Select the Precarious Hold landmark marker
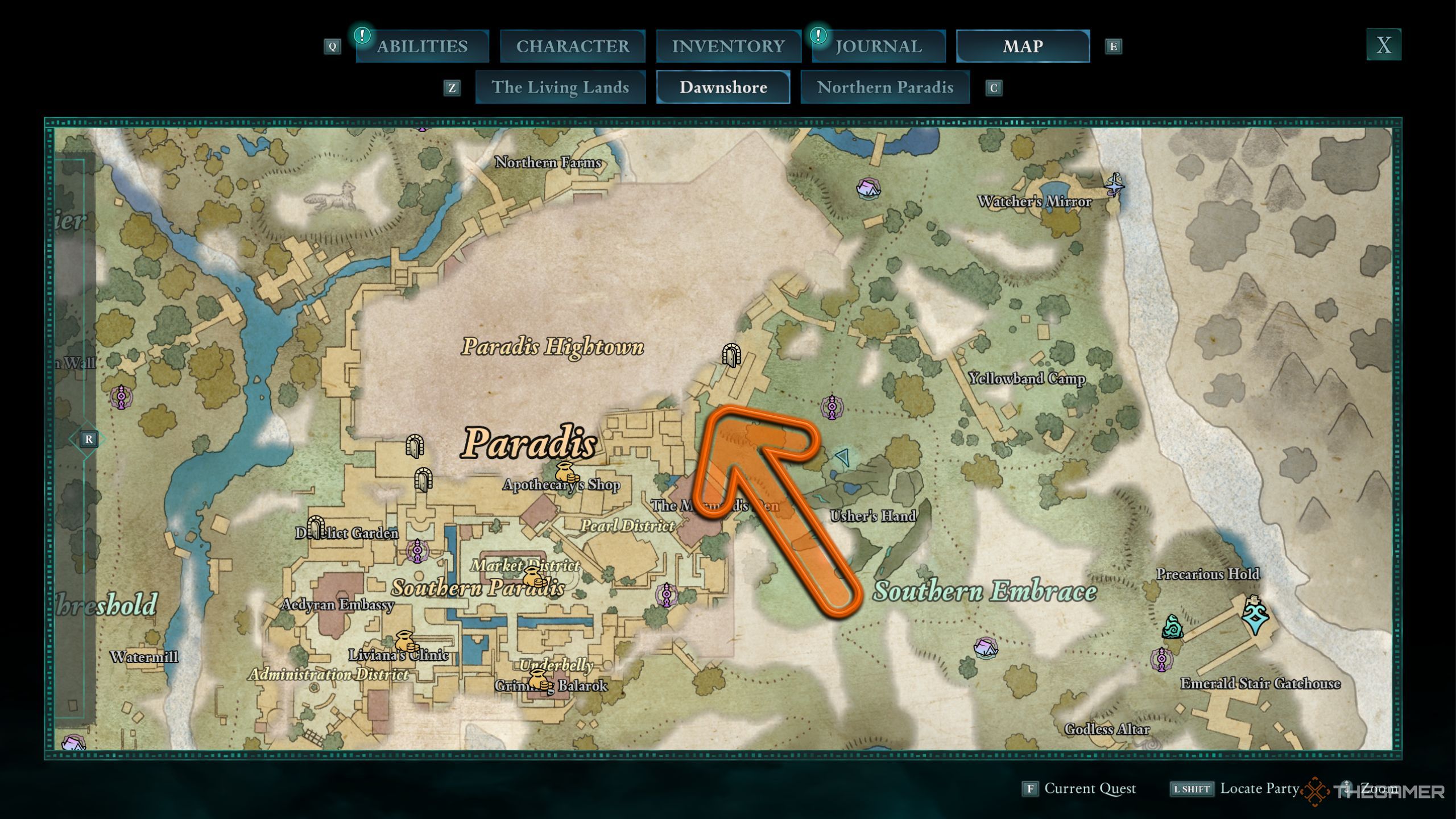 [1255, 614]
